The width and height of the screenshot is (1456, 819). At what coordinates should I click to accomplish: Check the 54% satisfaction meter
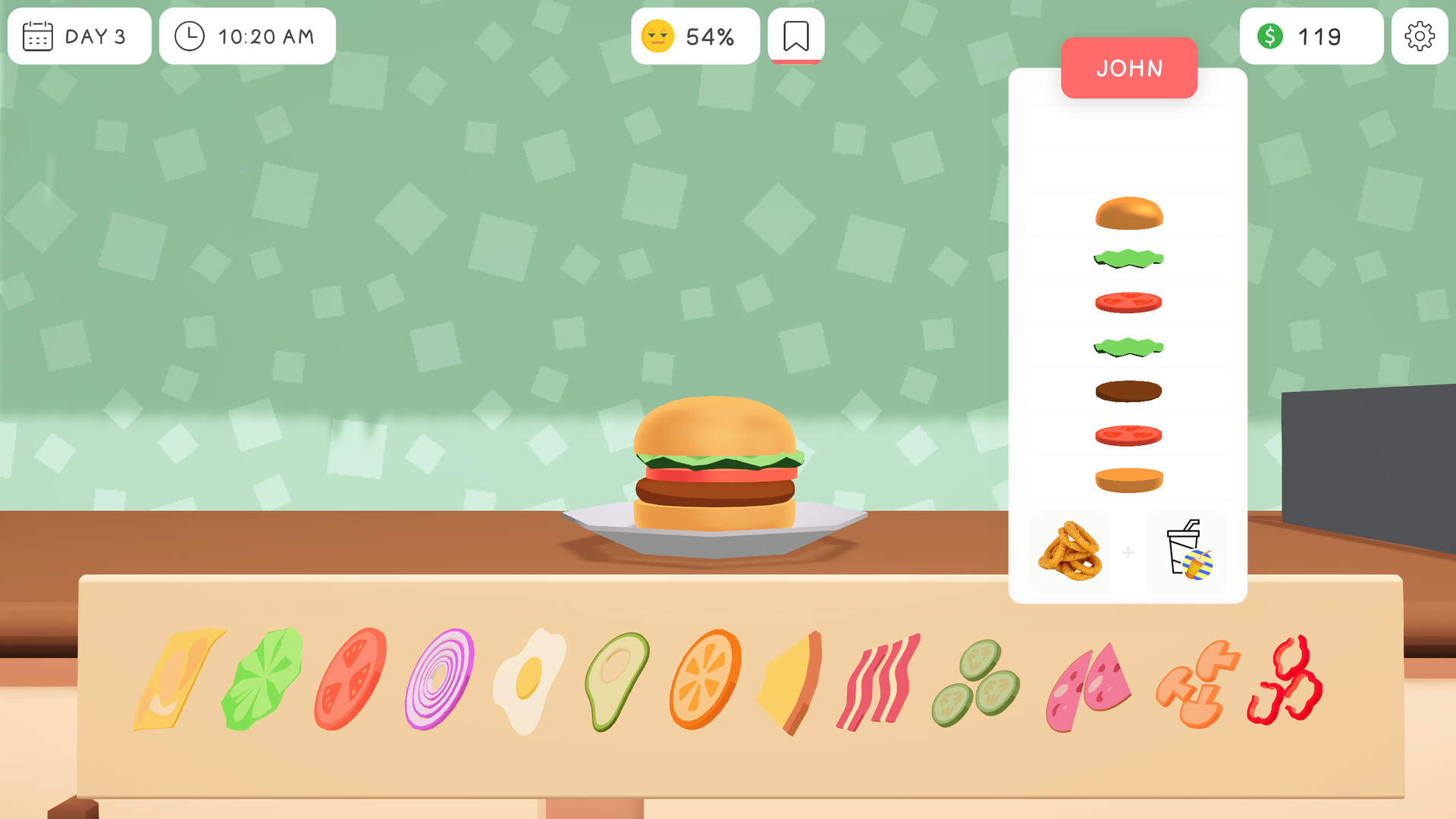pyautogui.click(x=694, y=35)
